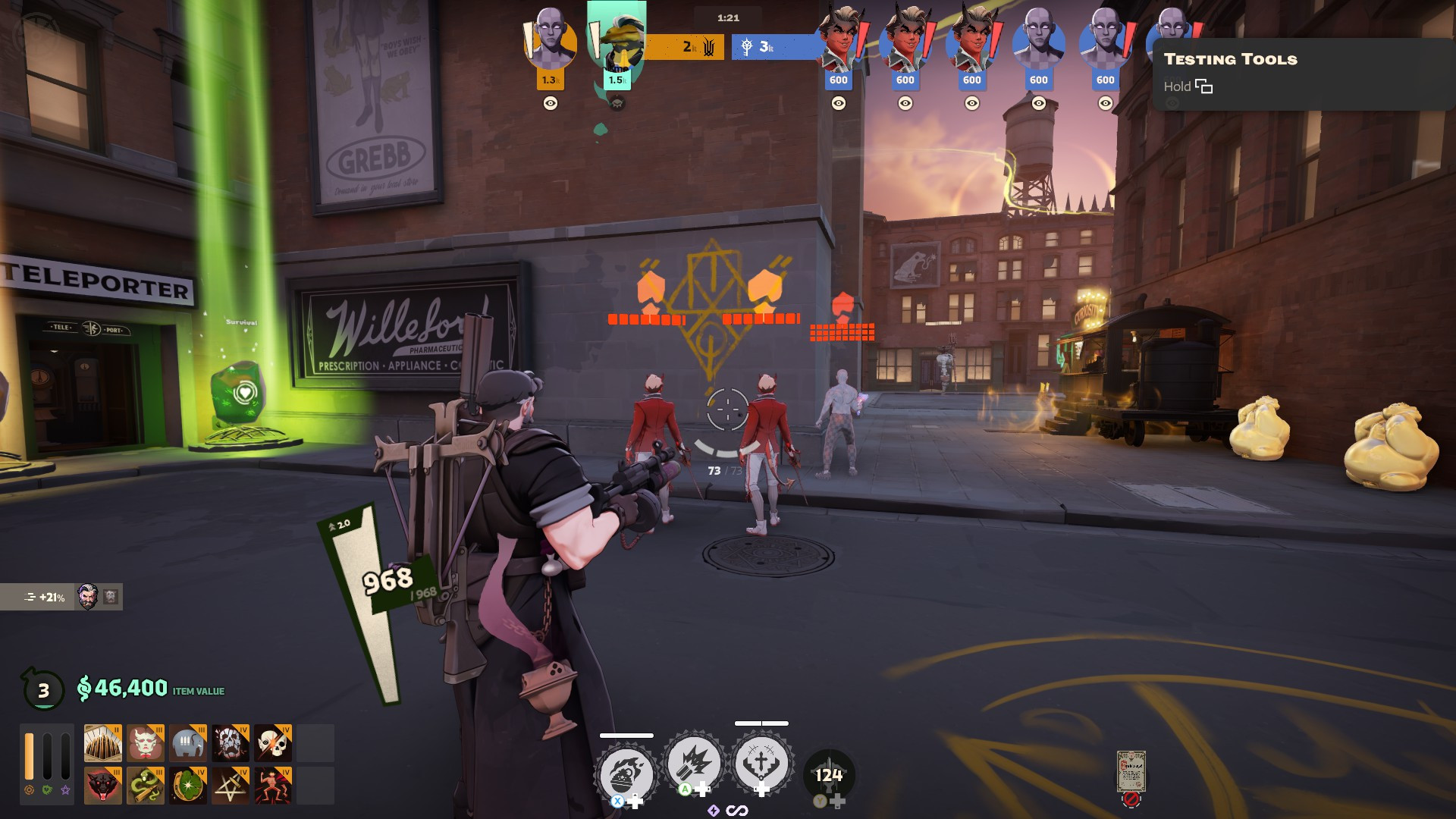Activate the flaming censer ability
This screenshot has height=819, width=1456.
(x=626, y=773)
